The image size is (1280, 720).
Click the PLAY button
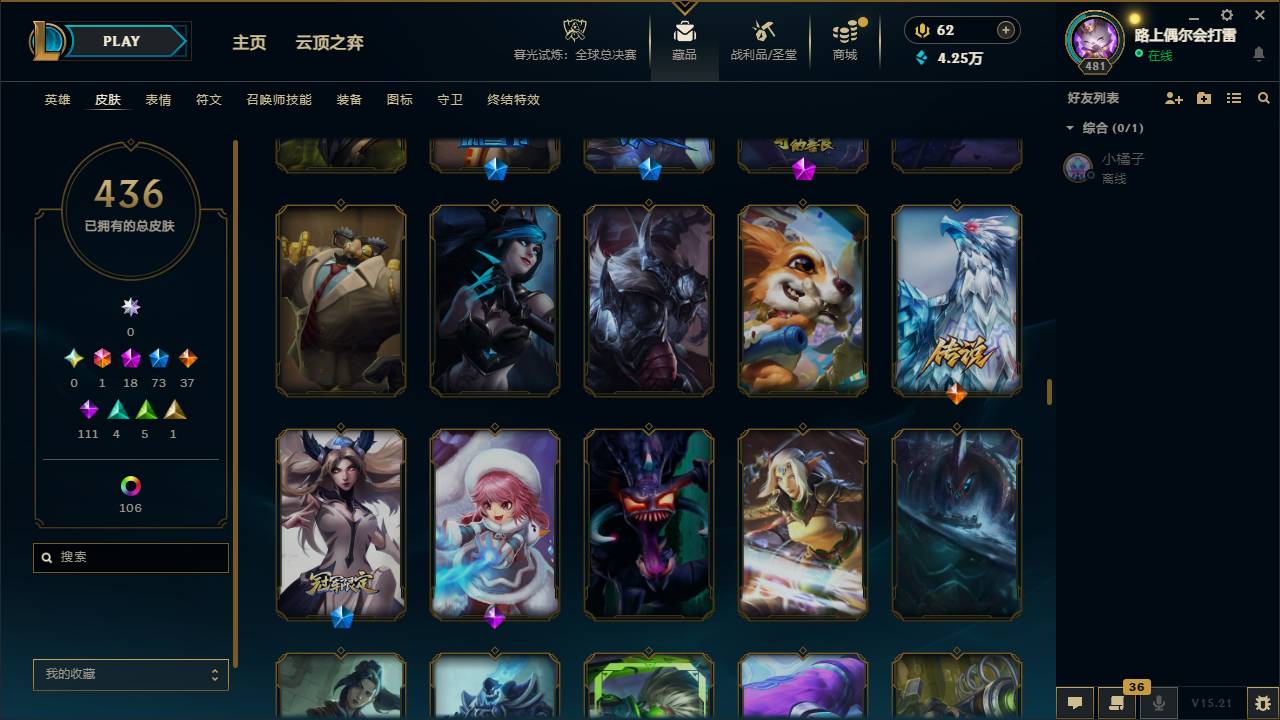point(121,41)
